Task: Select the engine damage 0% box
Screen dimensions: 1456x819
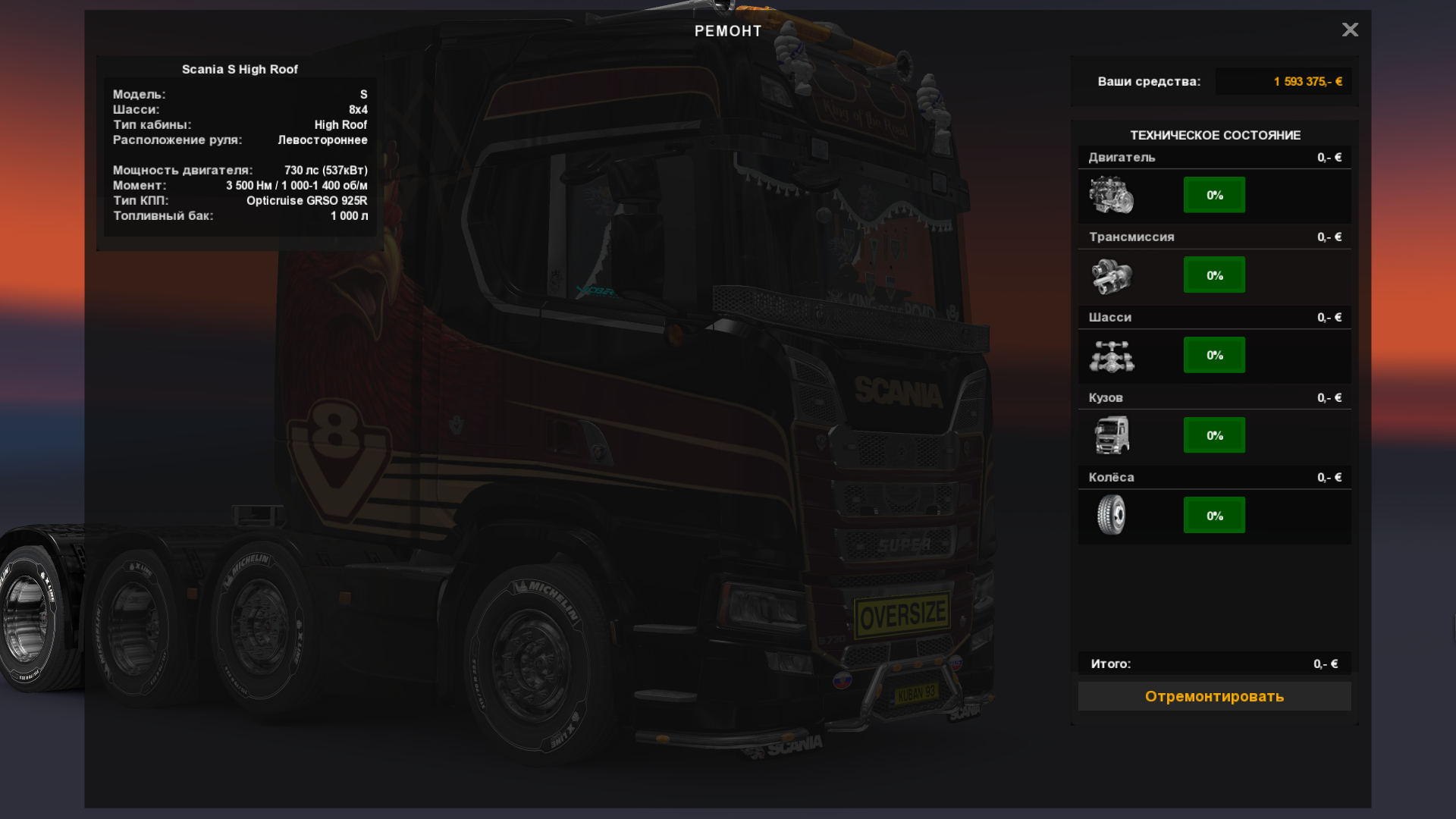Action: point(1214,195)
